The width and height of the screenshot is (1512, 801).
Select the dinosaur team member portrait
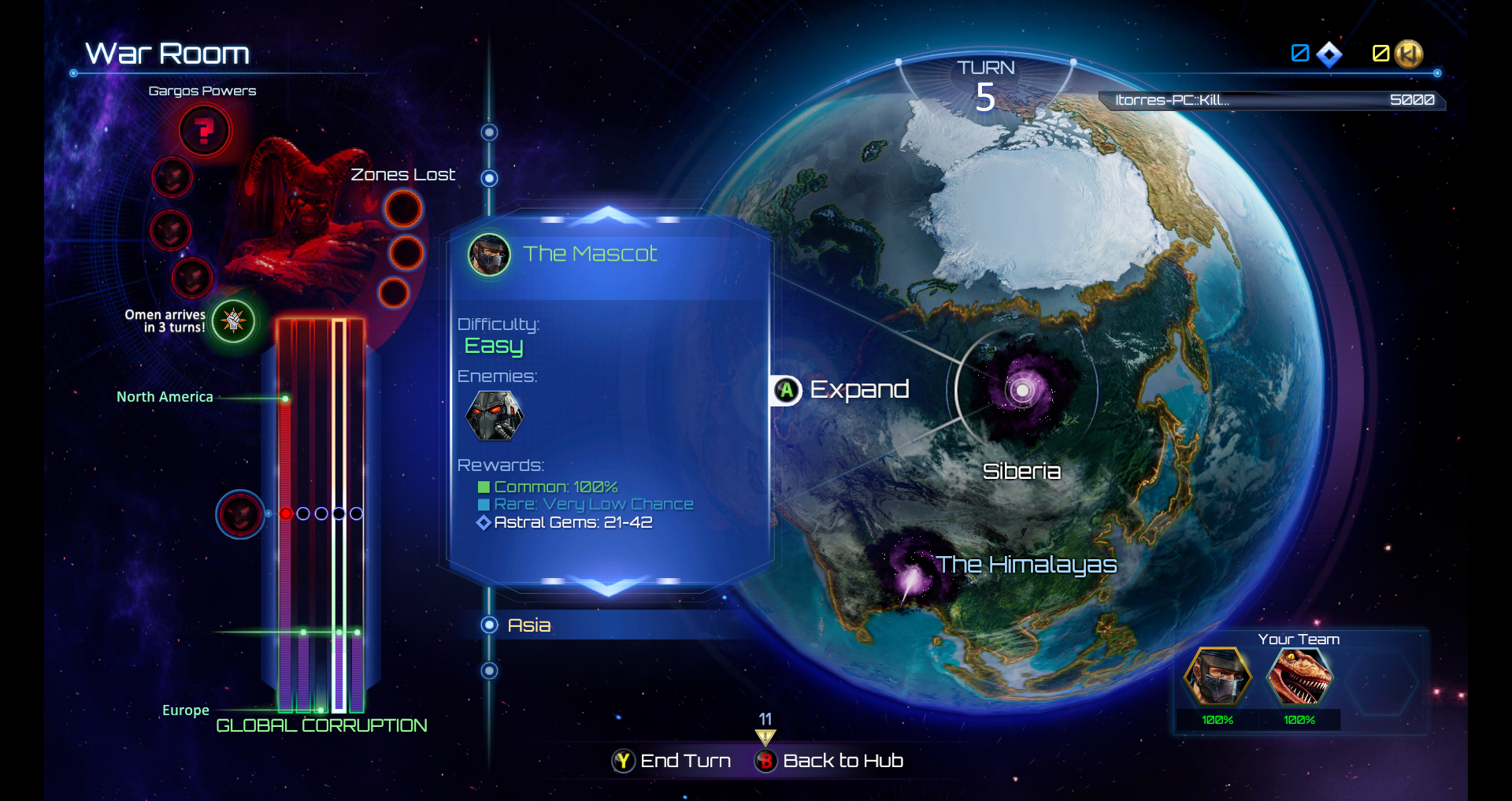1299,677
